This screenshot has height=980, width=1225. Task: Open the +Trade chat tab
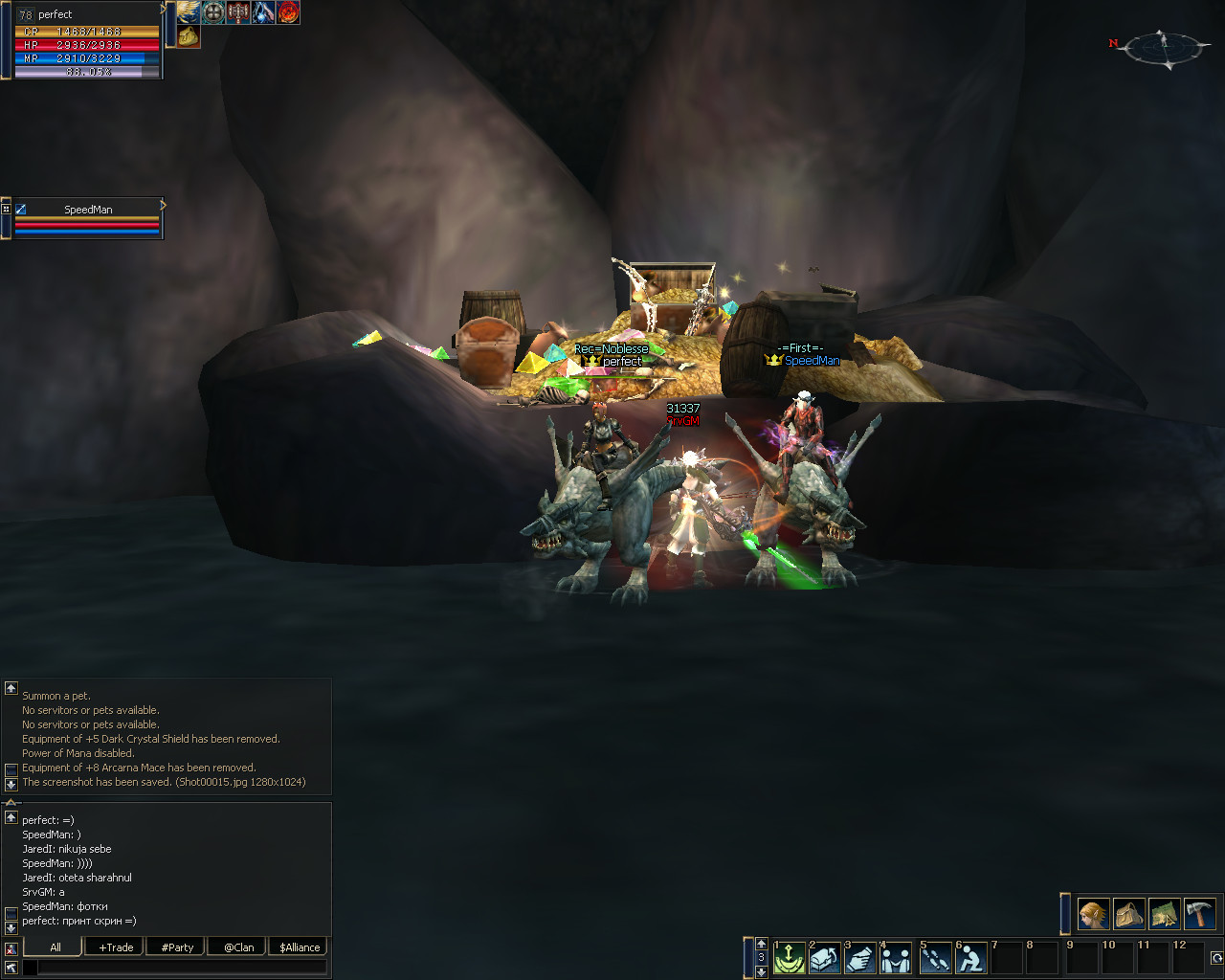click(x=116, y=947)
